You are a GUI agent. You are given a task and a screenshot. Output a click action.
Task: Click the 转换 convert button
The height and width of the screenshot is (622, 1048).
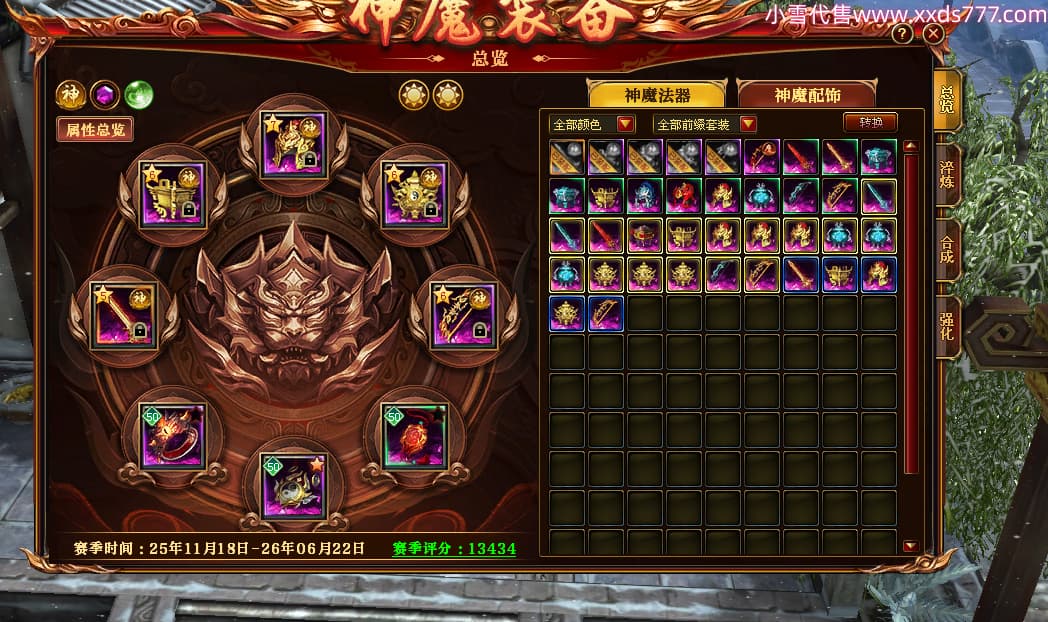[869, 122]
